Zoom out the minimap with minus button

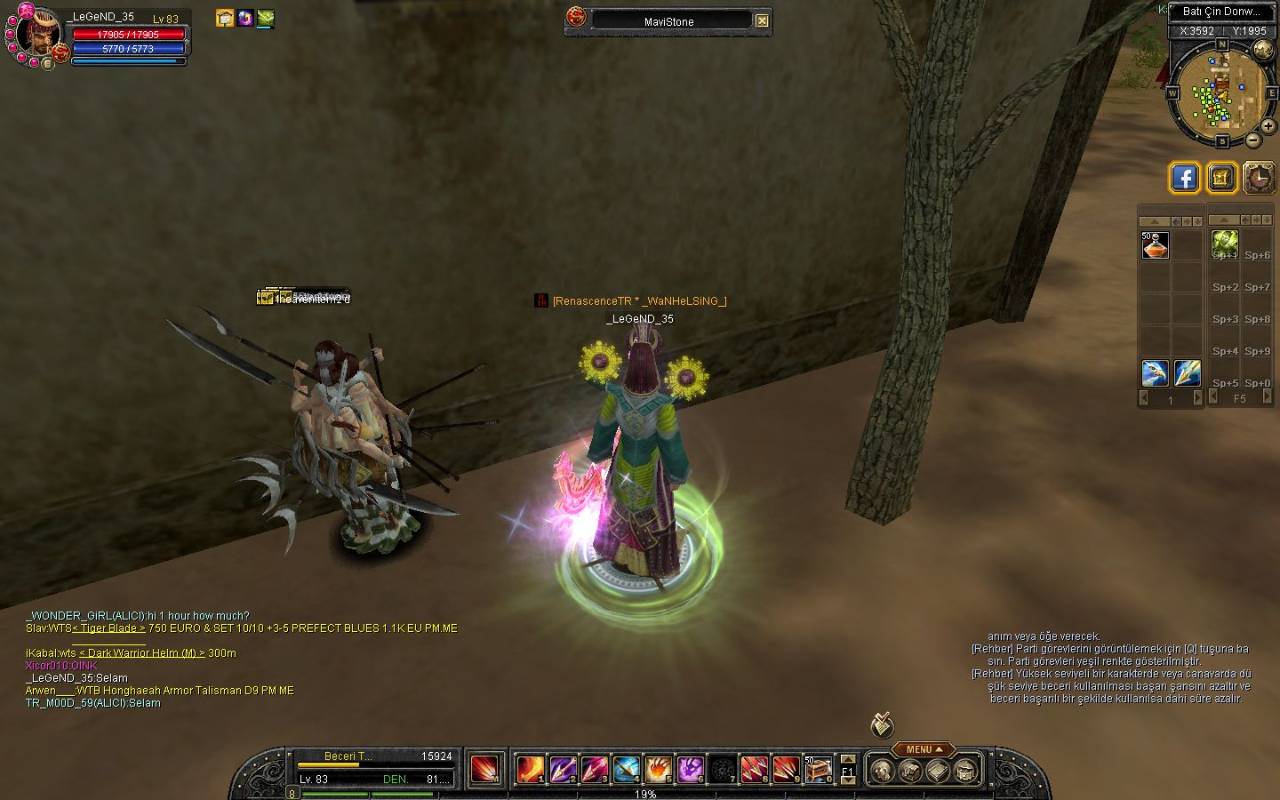[x=1254, y=141]
